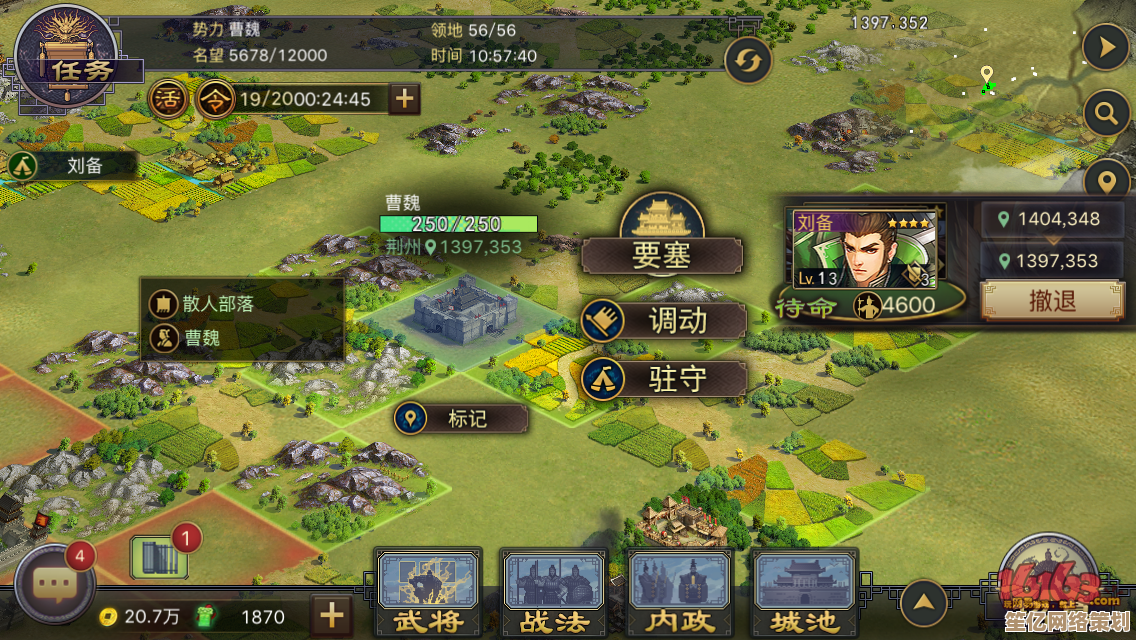Click the right-pointing arrow button
The image size is (1136, 640).
1106,46
